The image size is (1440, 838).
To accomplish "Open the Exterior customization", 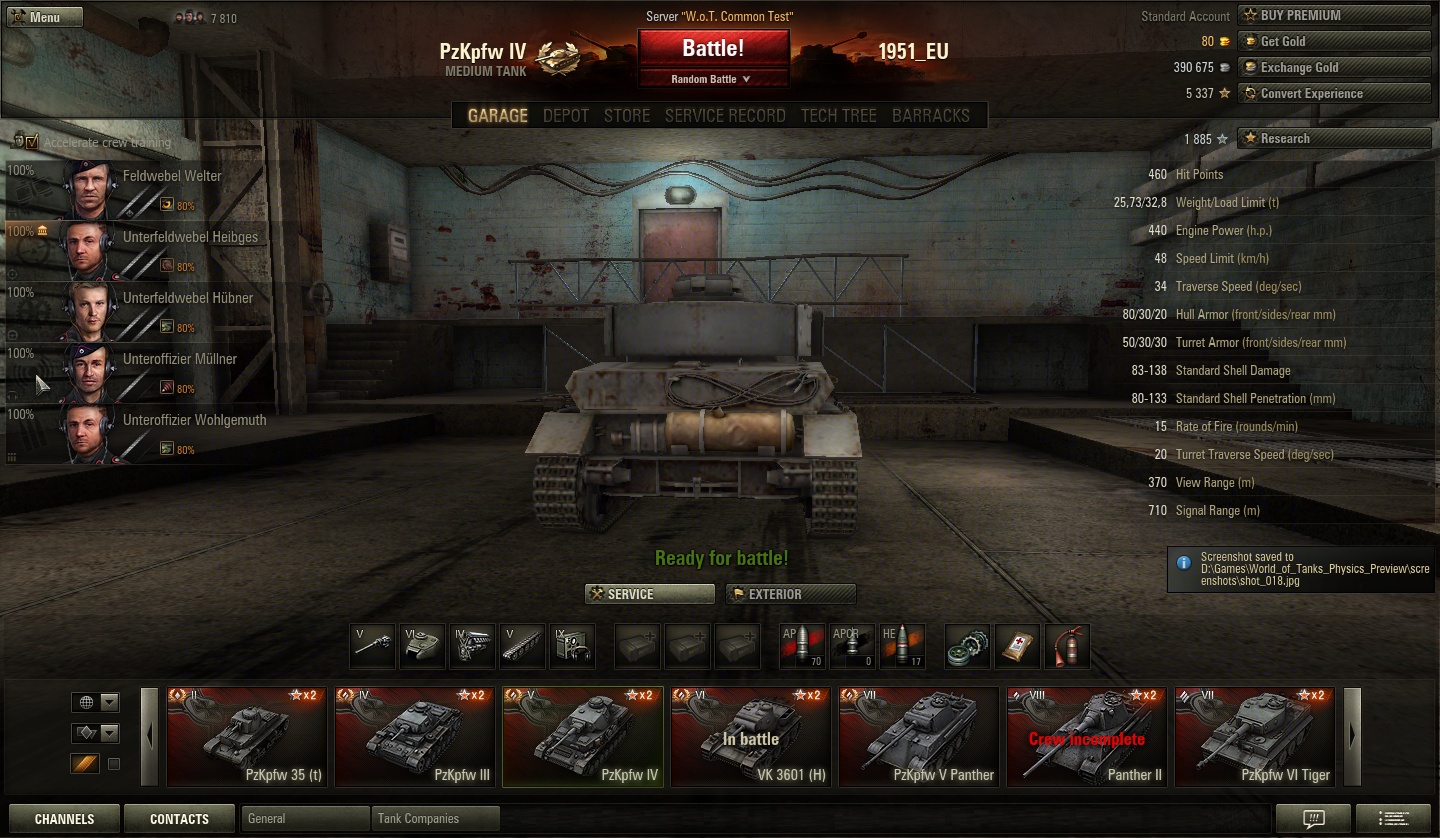I will pos(791,594).
